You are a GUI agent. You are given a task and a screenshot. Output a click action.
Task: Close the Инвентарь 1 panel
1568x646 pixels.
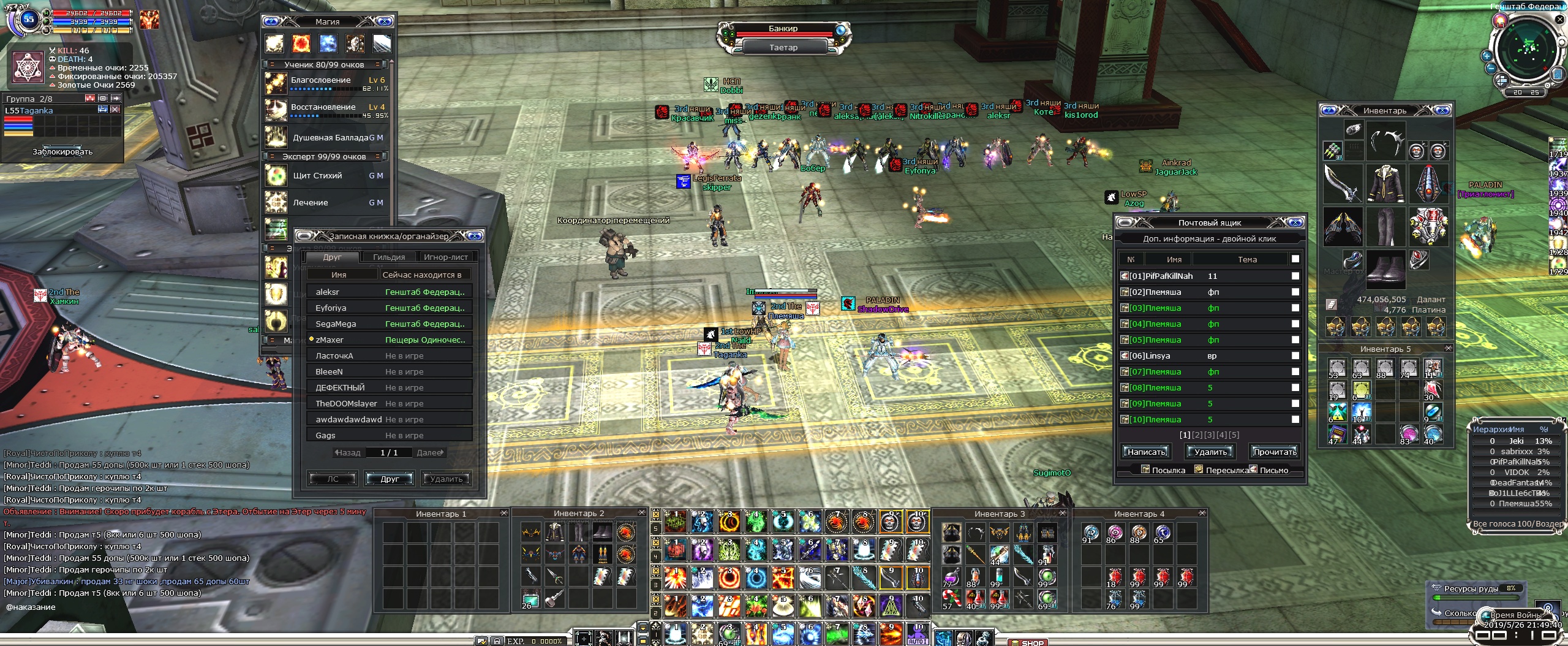point(503,513)
